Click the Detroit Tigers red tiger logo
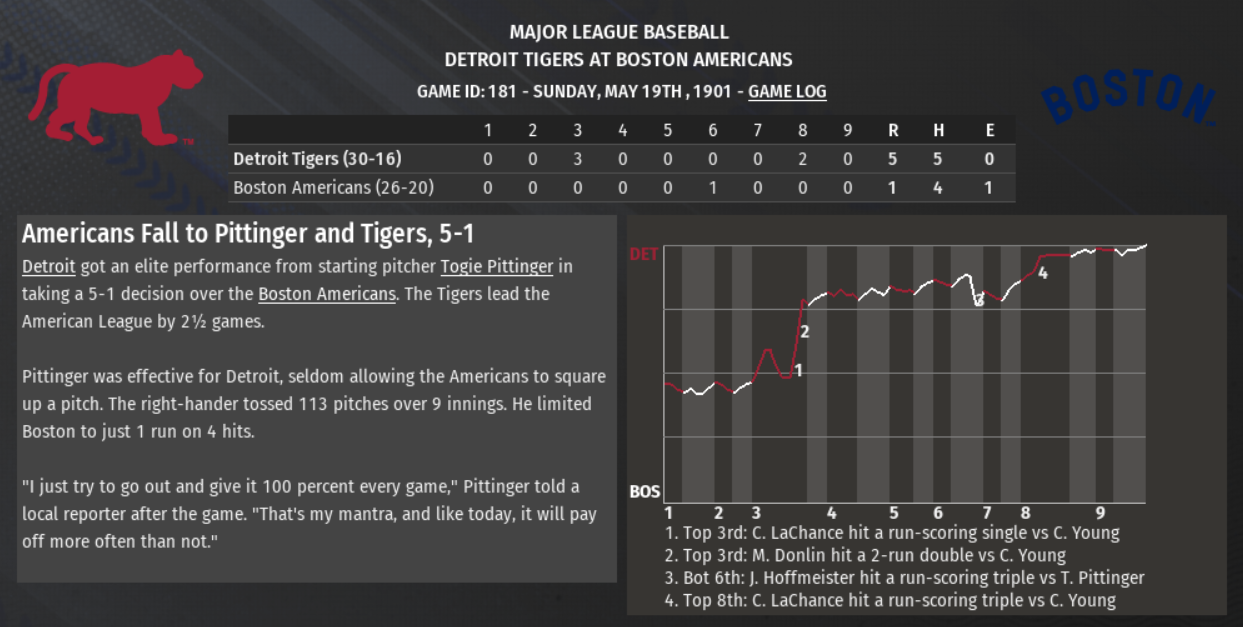The image size is (1243, 627). (112, 98)
